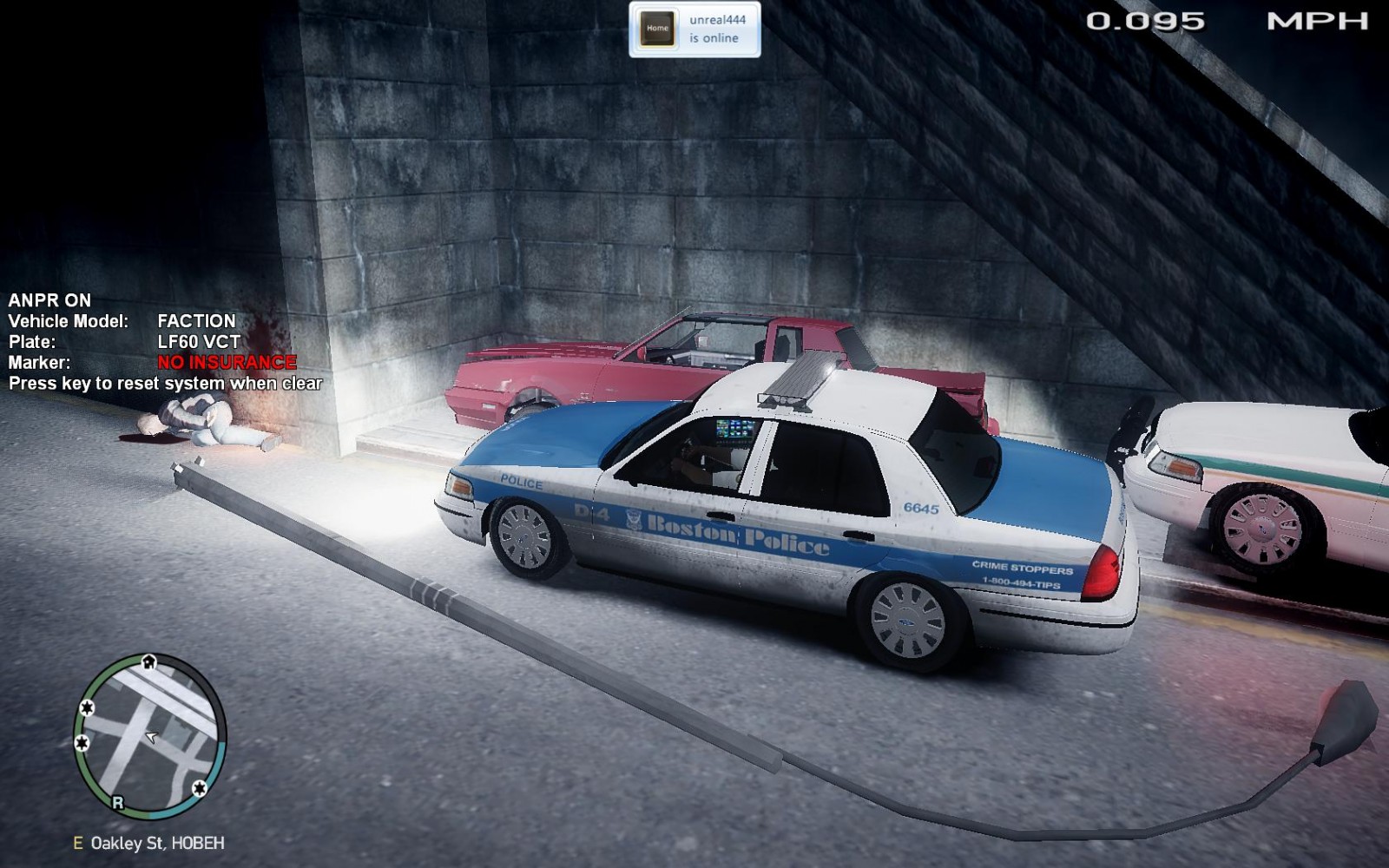Select the R marker on the minimap
The width and height of the screenshot is (1389, 868).
coord(118,803)
